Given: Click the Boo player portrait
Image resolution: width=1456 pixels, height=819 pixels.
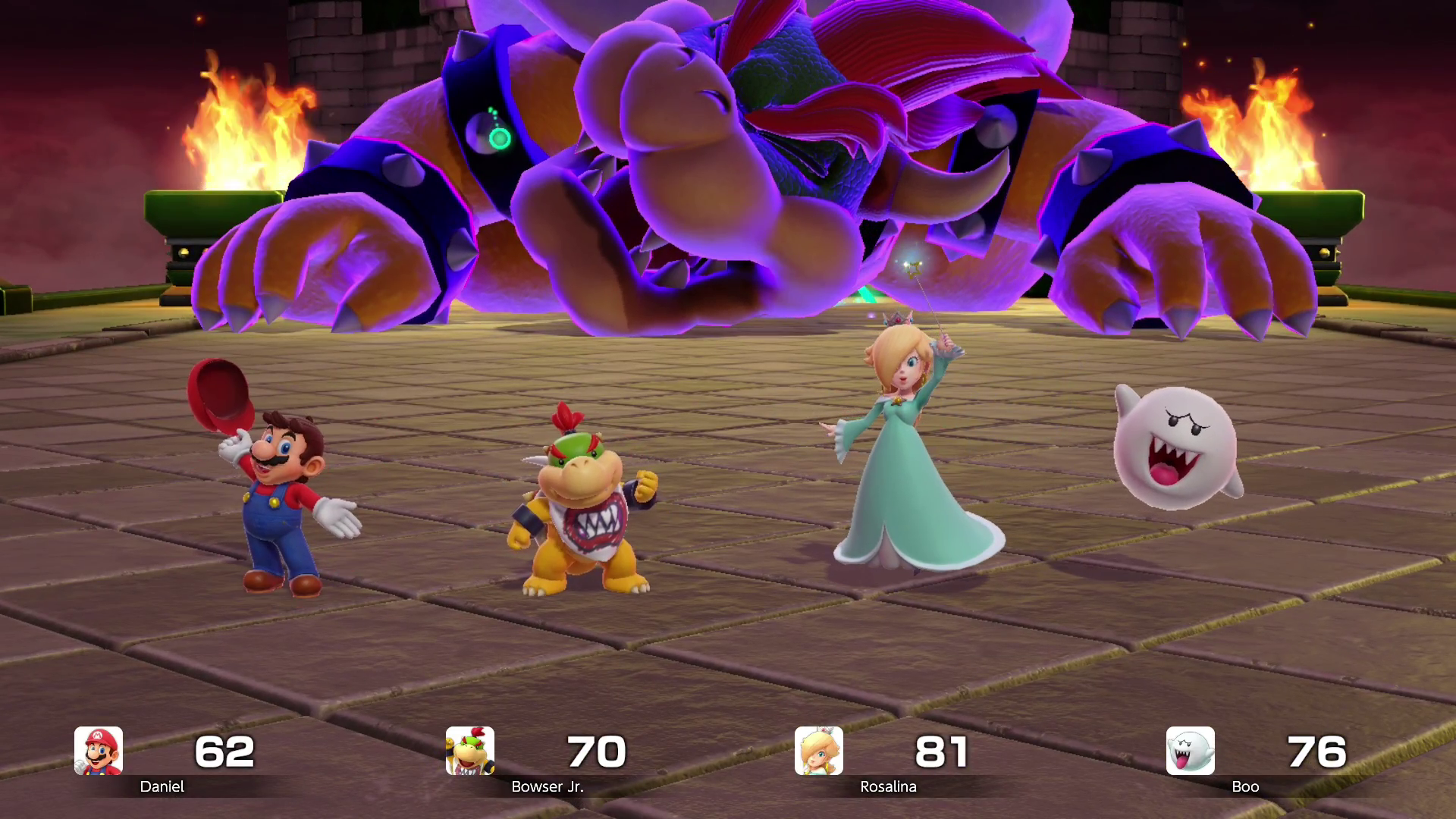Looking at the screenshot, I should point(1190,751).
